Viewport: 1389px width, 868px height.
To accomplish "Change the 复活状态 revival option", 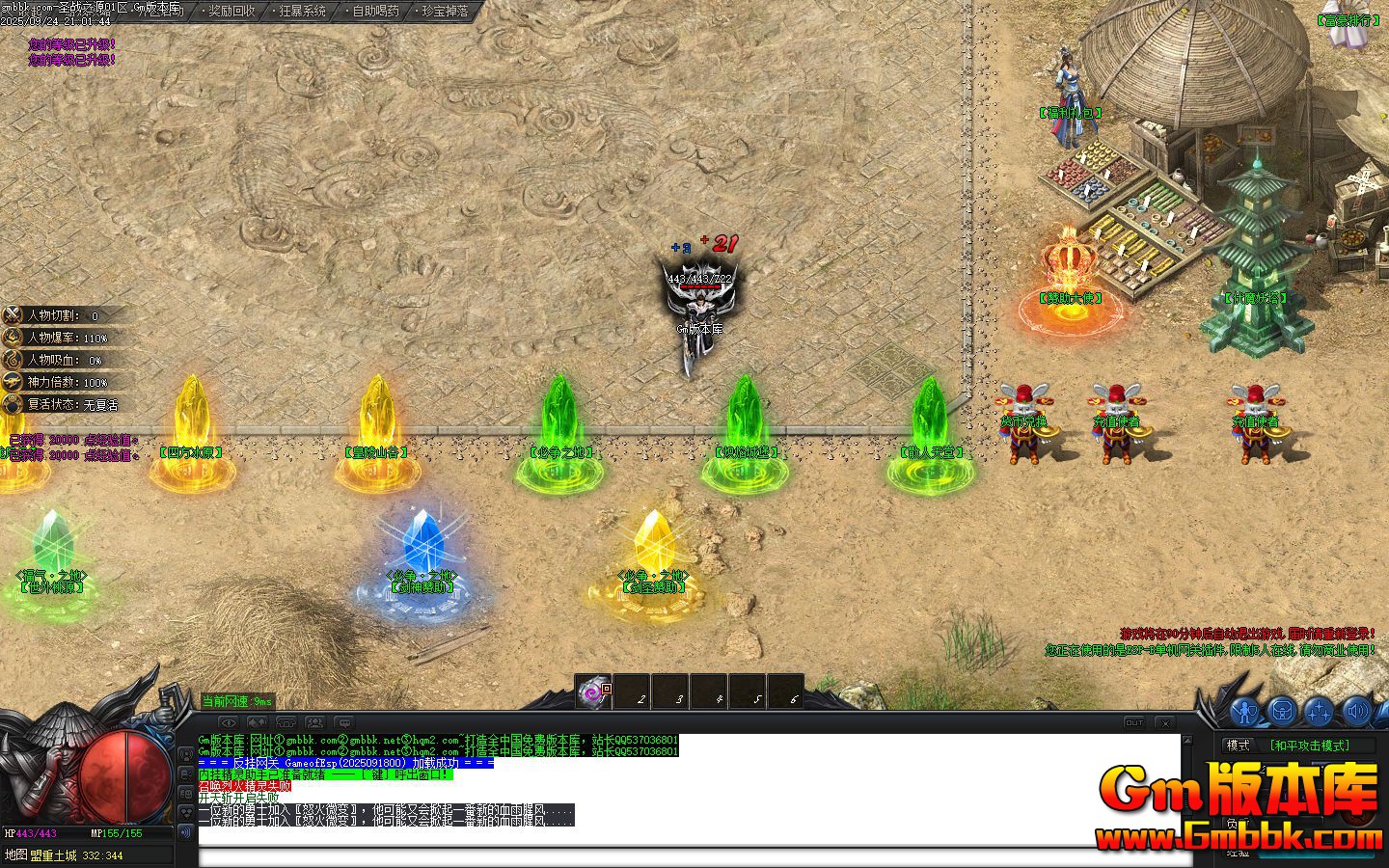I will 58,404.
